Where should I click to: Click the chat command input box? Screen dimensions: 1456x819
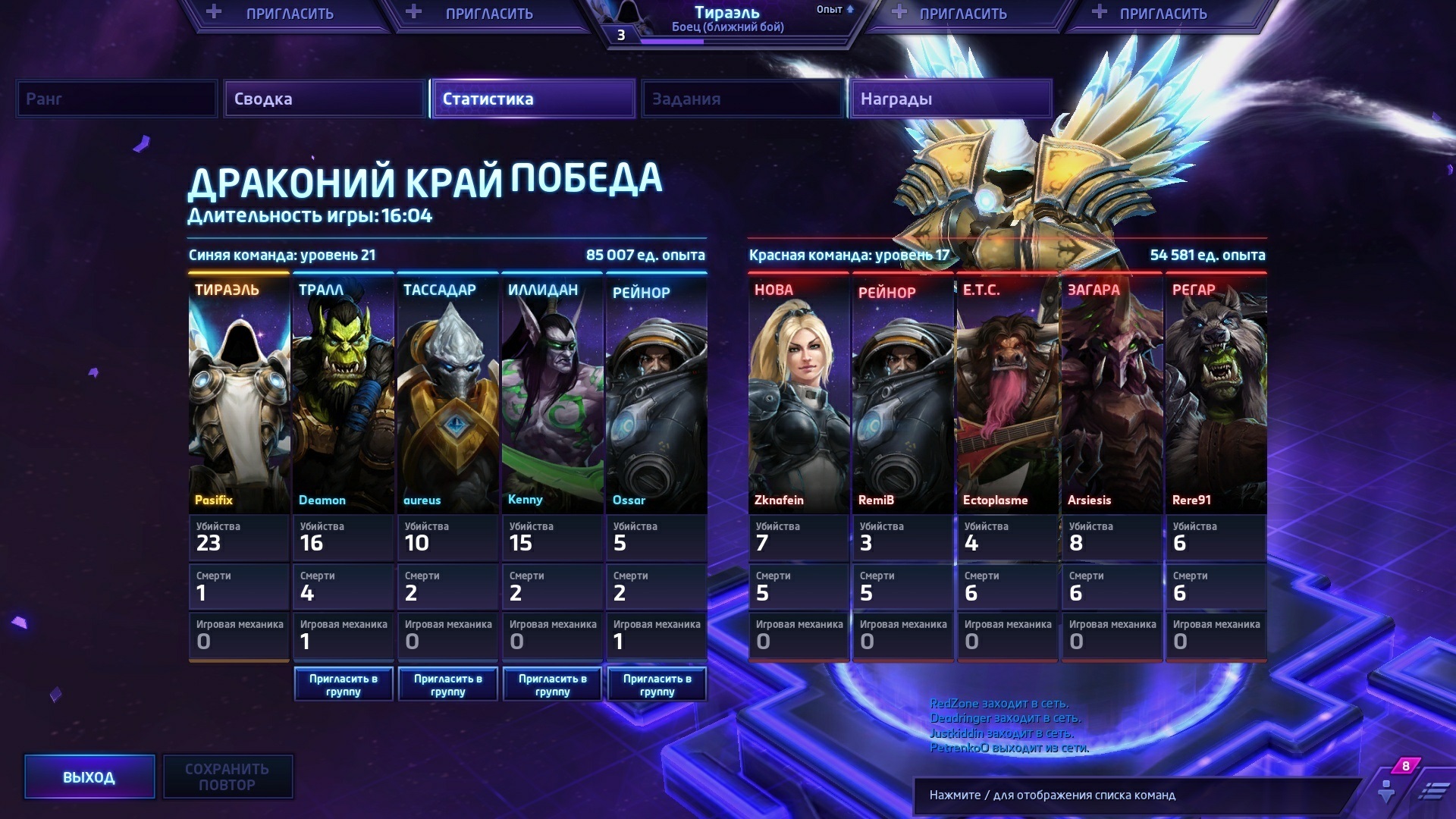point(1130,795)
